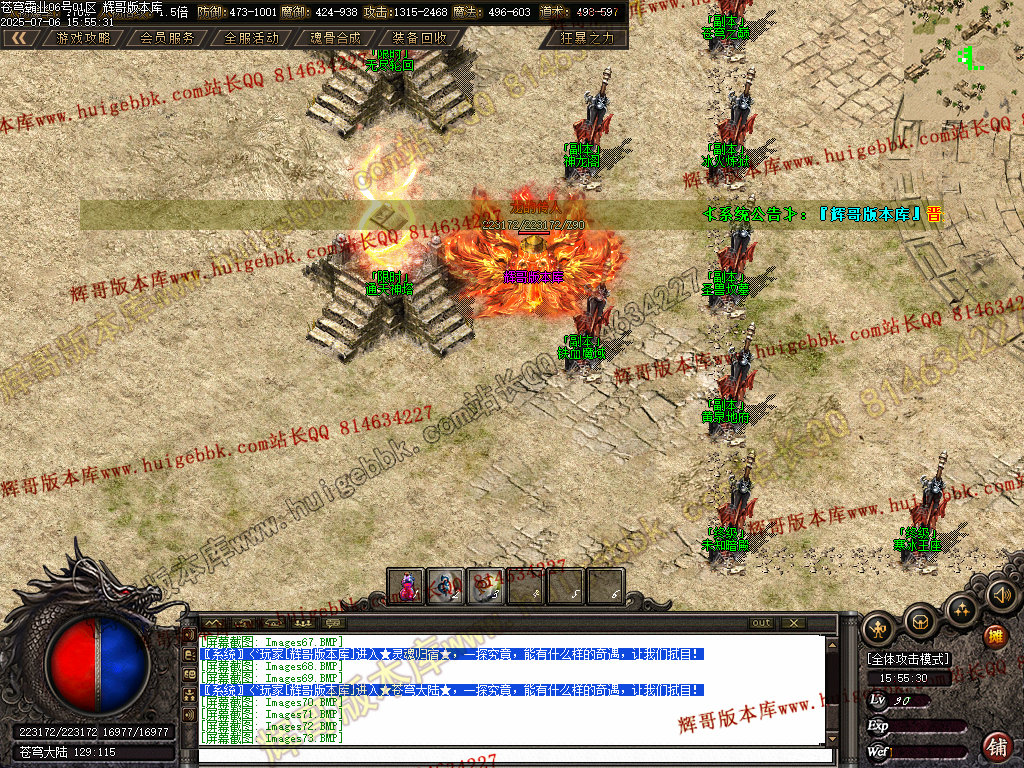Viewport: 1024px width, 768px height.
Task: Open the character equipment icon
Action: point(879,628)
